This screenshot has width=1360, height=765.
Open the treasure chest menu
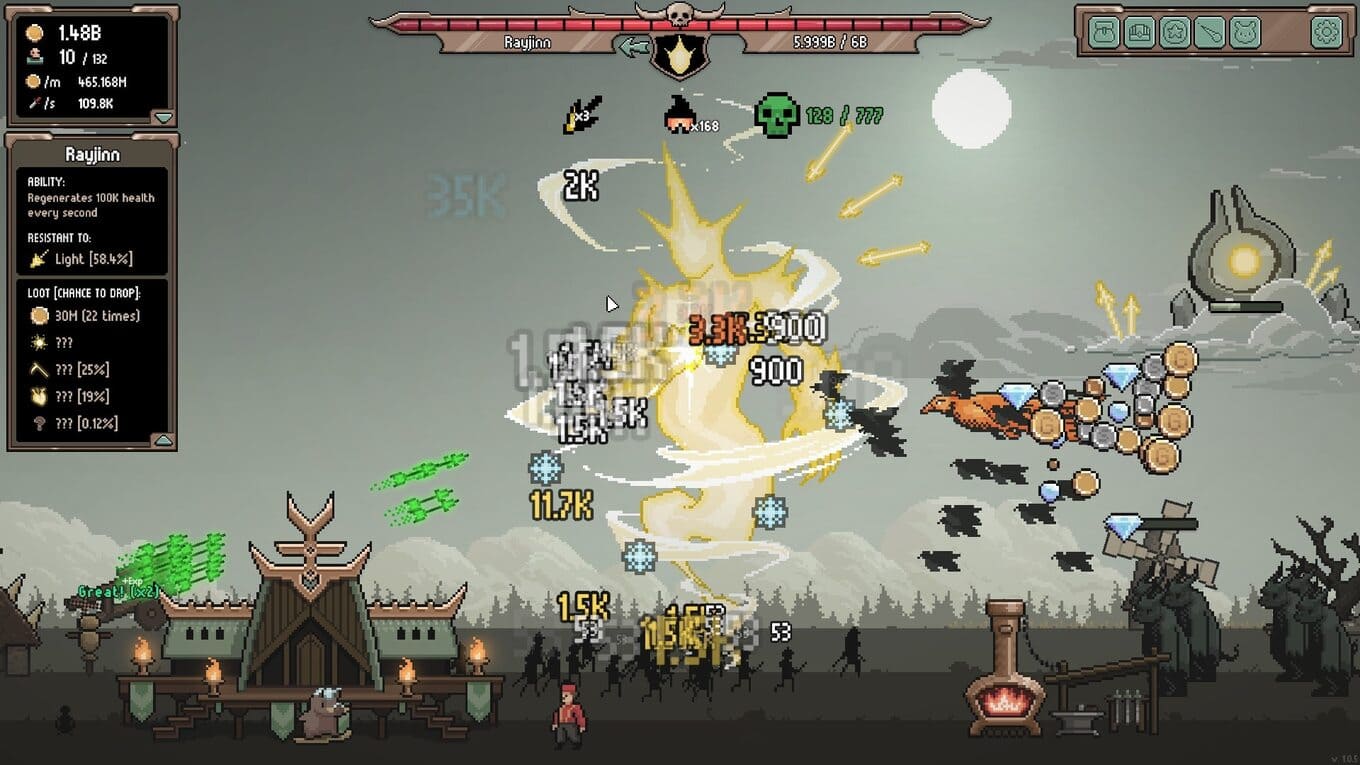click(x=1141, y=33)
